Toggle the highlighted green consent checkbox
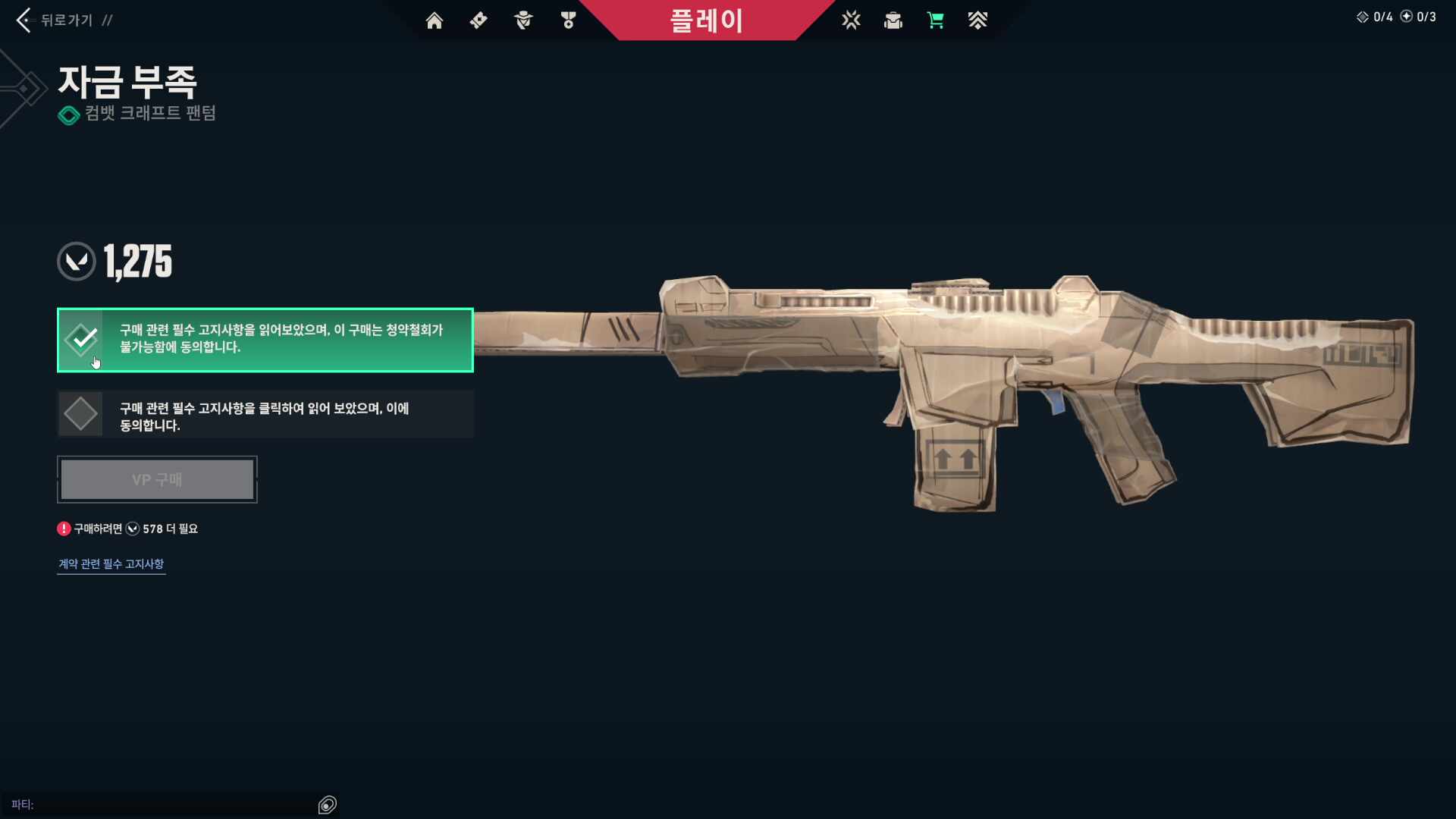The width and height of the screenshot is (1456, 819). coord(81,340)
